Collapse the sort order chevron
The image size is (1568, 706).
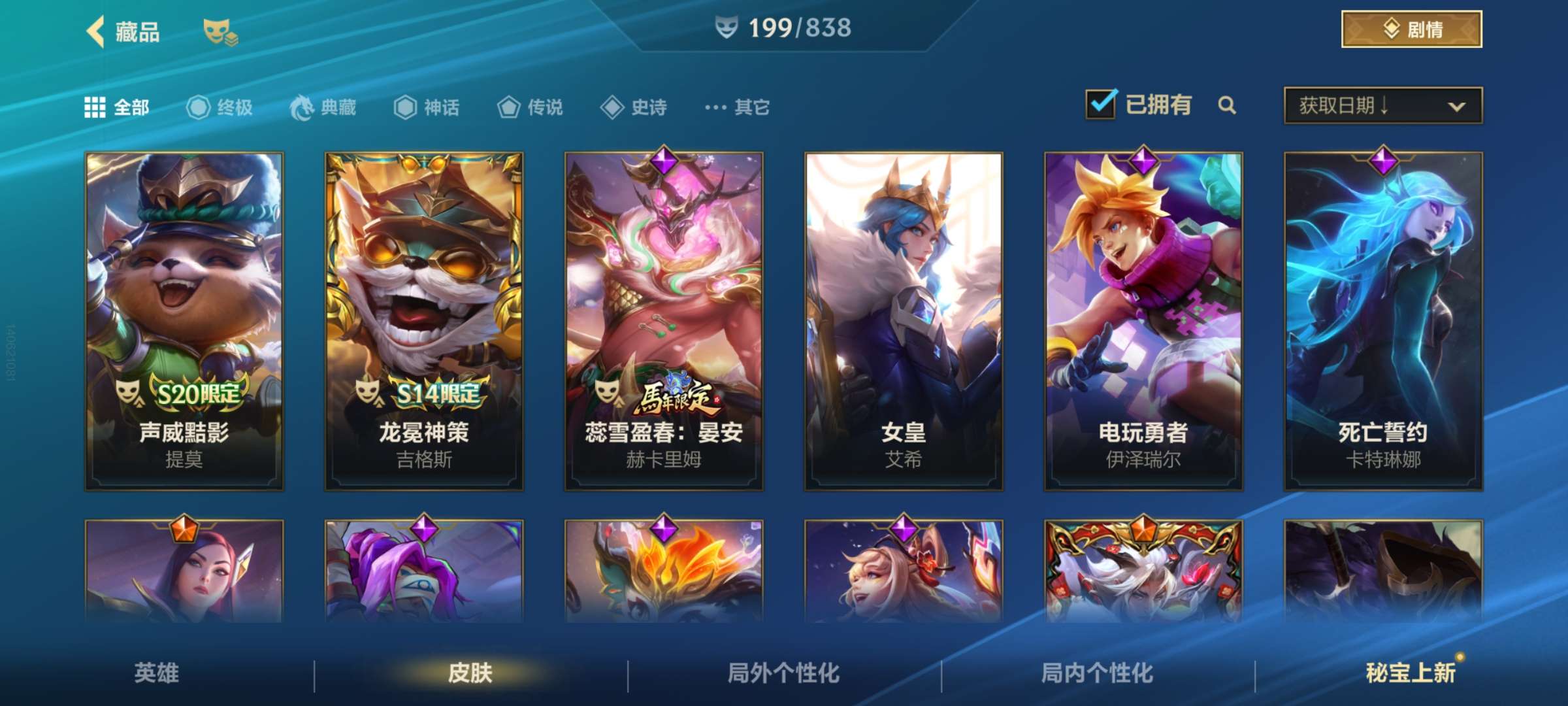coord(1458,107)
